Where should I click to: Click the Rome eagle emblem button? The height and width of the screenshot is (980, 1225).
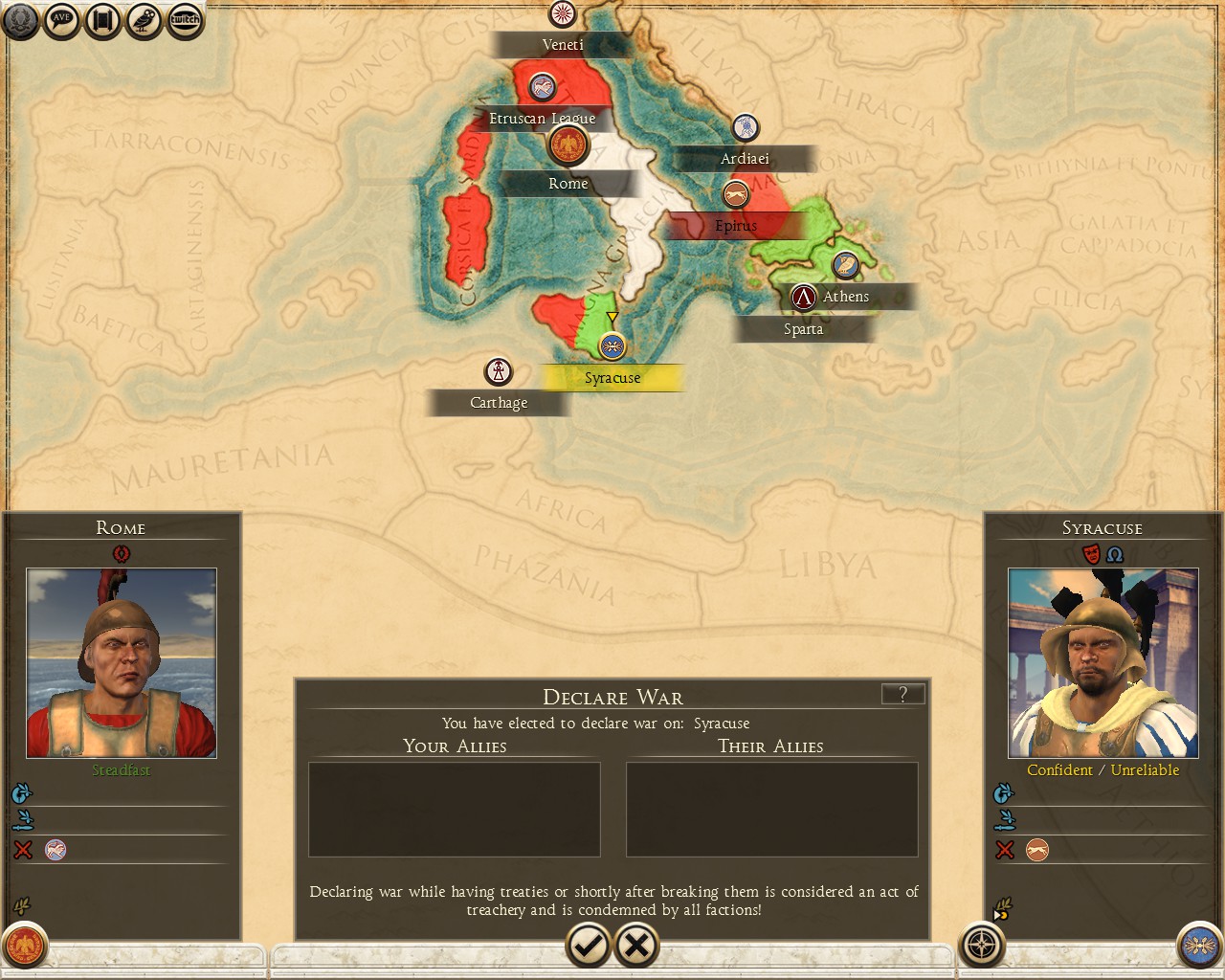[24, 946]
